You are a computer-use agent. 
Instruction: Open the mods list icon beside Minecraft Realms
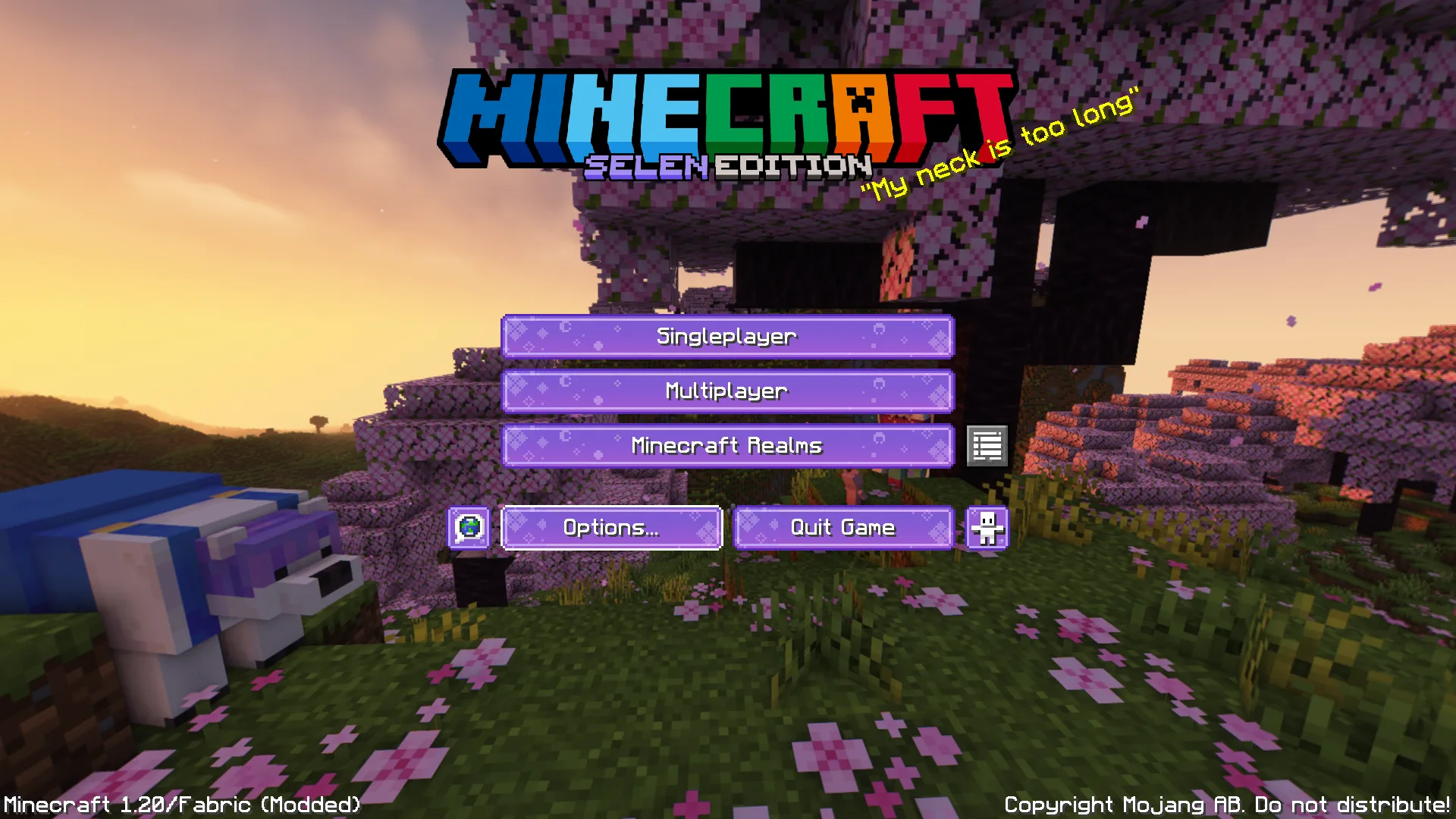(x=987, y=447)
